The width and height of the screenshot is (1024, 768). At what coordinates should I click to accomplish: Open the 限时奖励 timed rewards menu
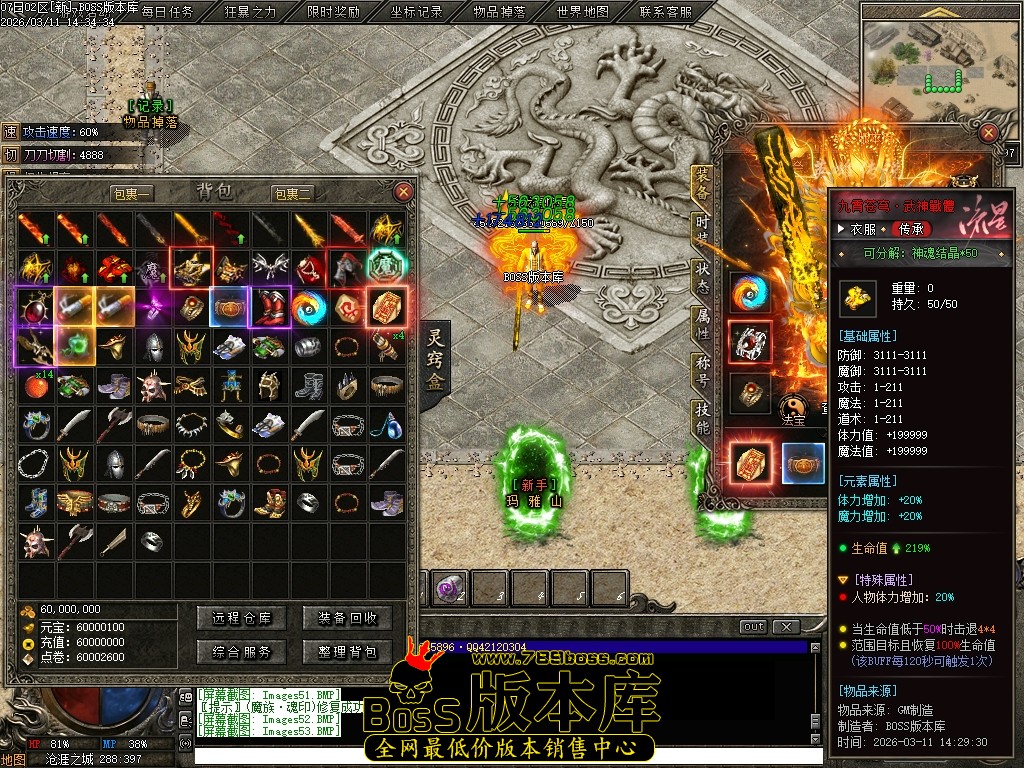[x=333, y=12]
